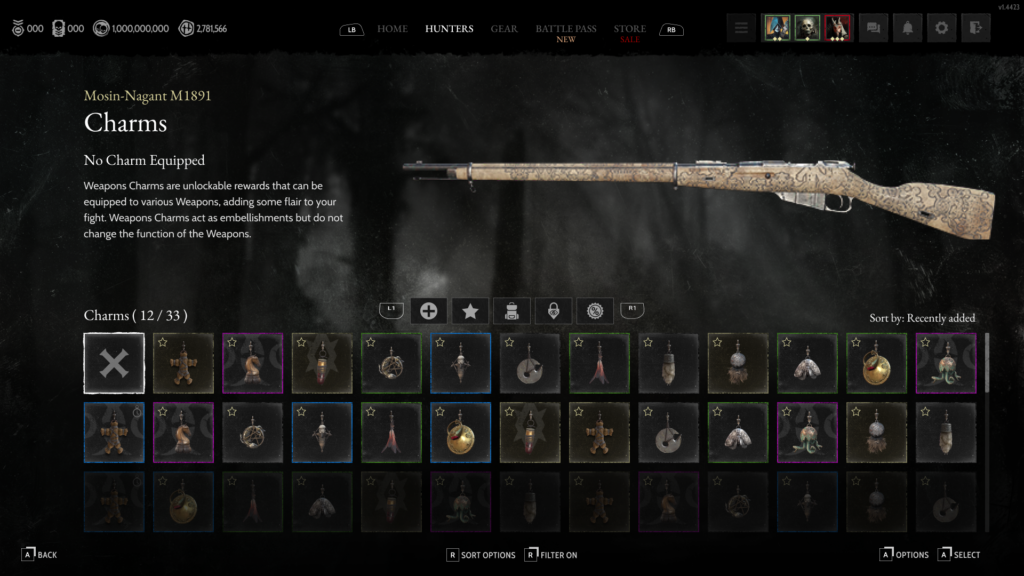The height and width of the screenshot is (576, 1024).
Task: Select the X no-charm slot
Action: 114,363
